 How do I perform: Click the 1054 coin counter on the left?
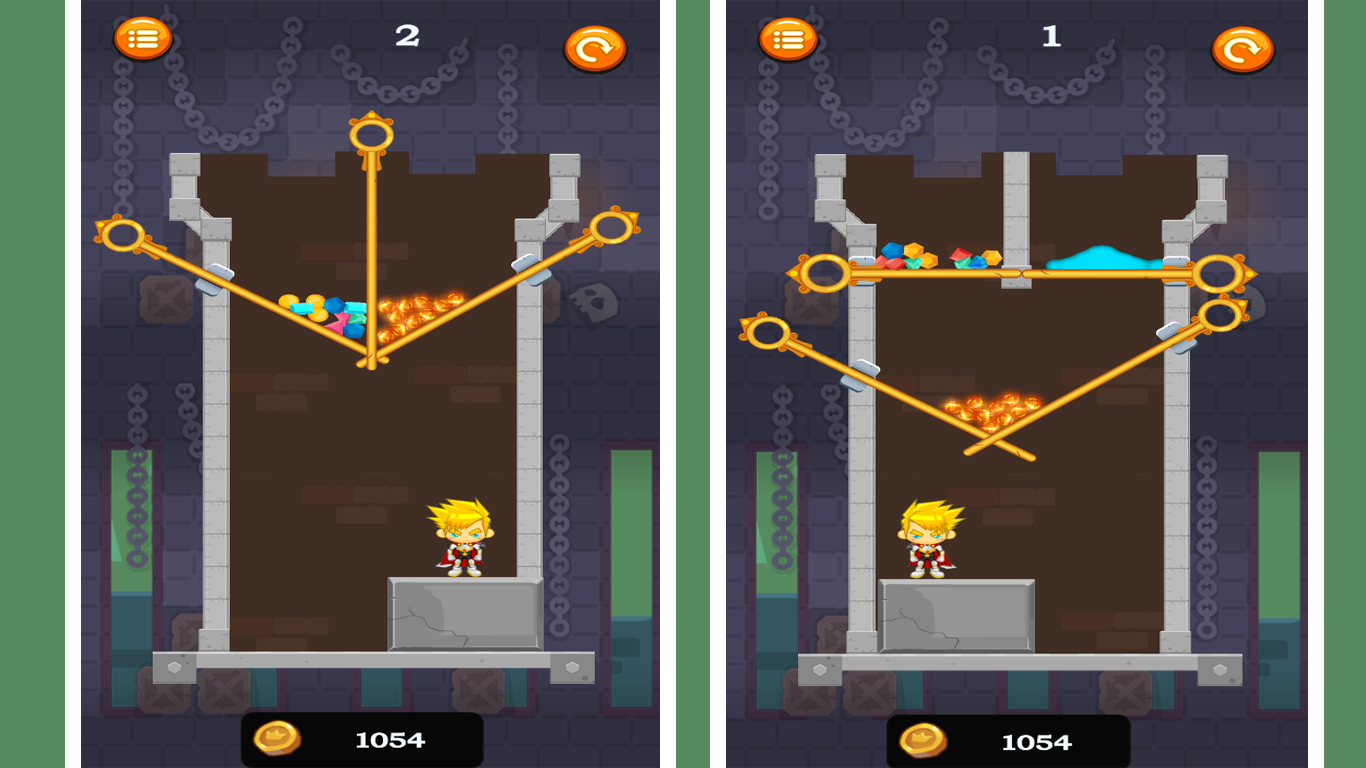[390, 740]
